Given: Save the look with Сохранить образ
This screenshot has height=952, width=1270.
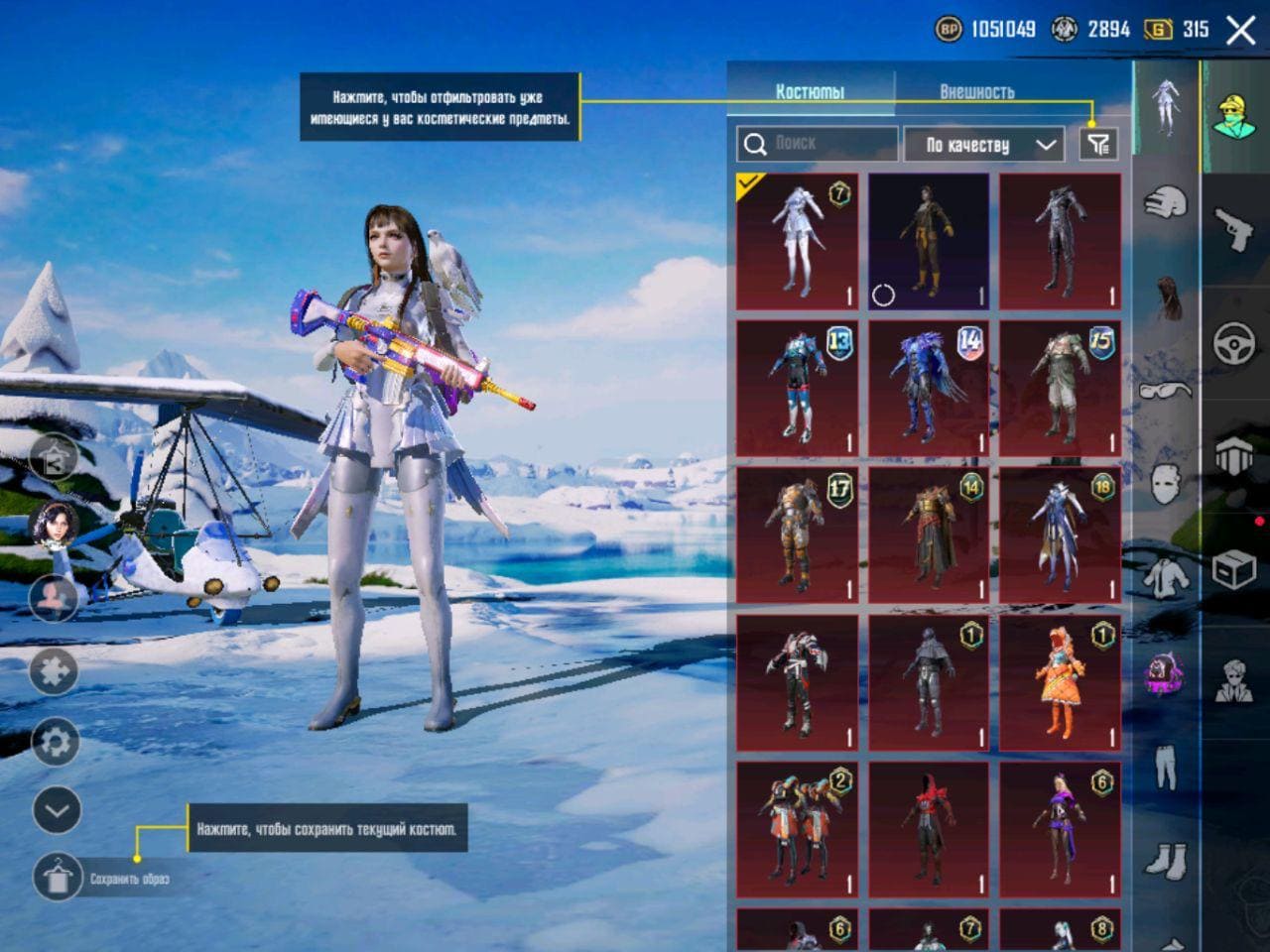Looking at the screenshot, I should [x=58, y=878].
